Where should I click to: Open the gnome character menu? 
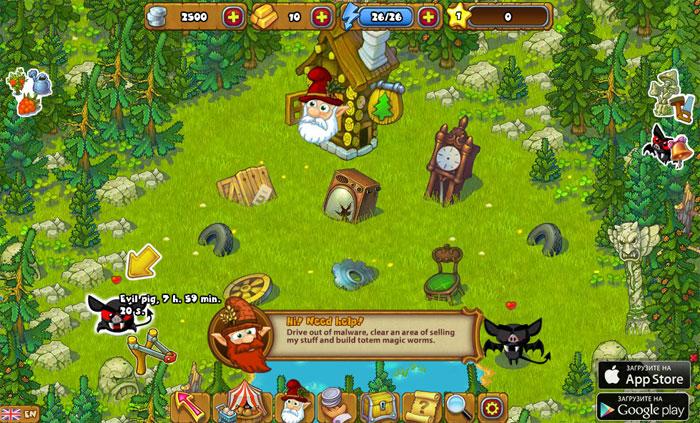(293, 404)
